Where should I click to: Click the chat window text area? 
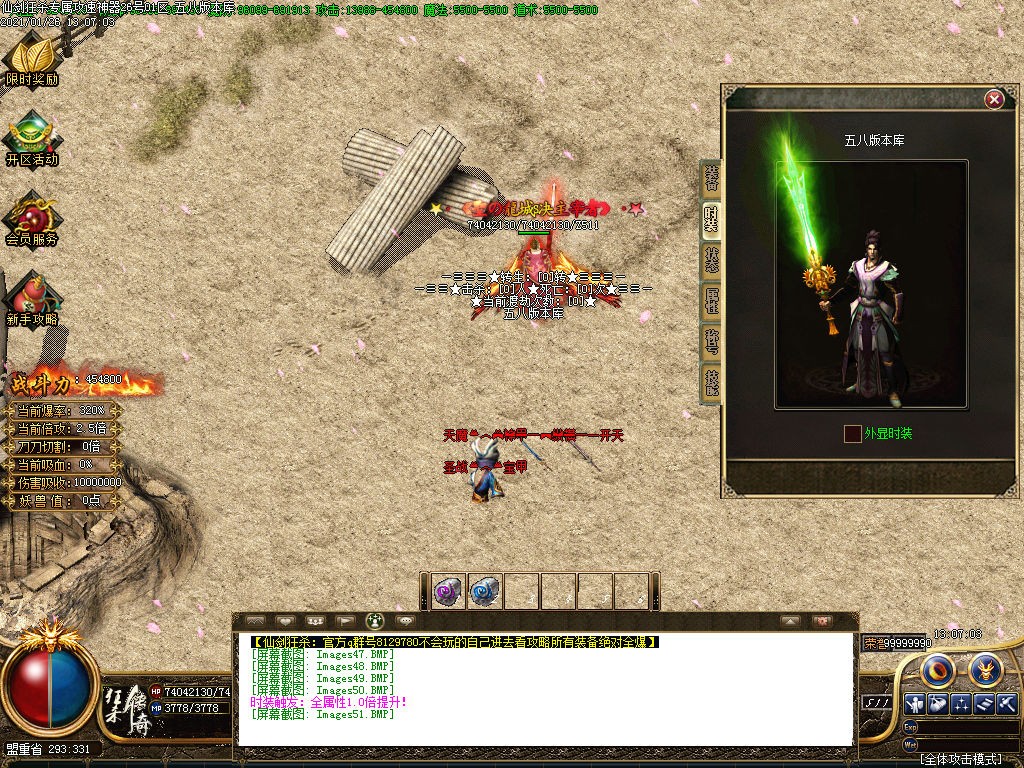[x=545, y=690]
